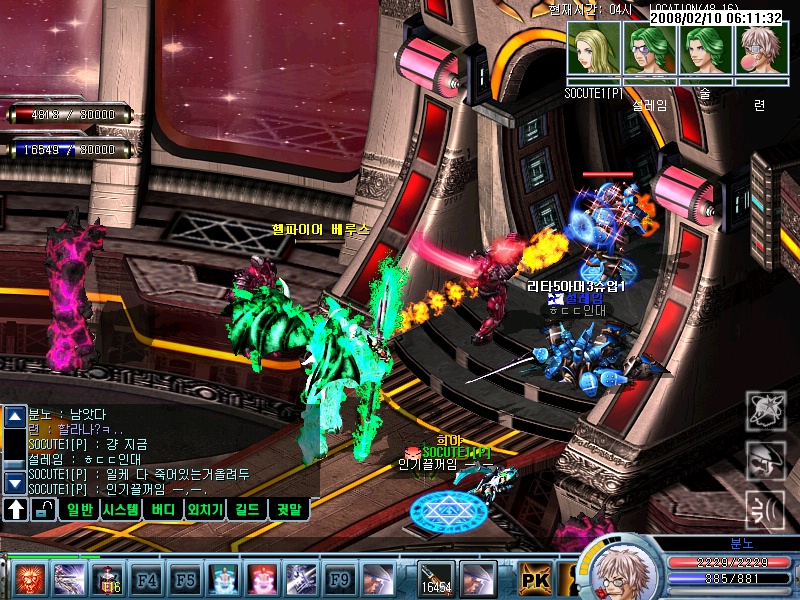Click the chat scroll-down arrow
Image resolution: width=800 pixels, height=600 pixels.
[15, 482]
